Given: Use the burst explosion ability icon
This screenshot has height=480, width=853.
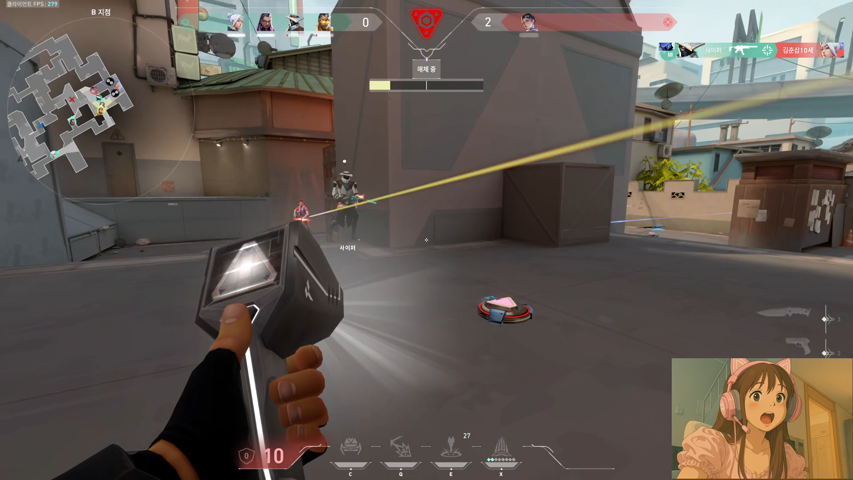Looking at the screenshot, I should point(401,446).
